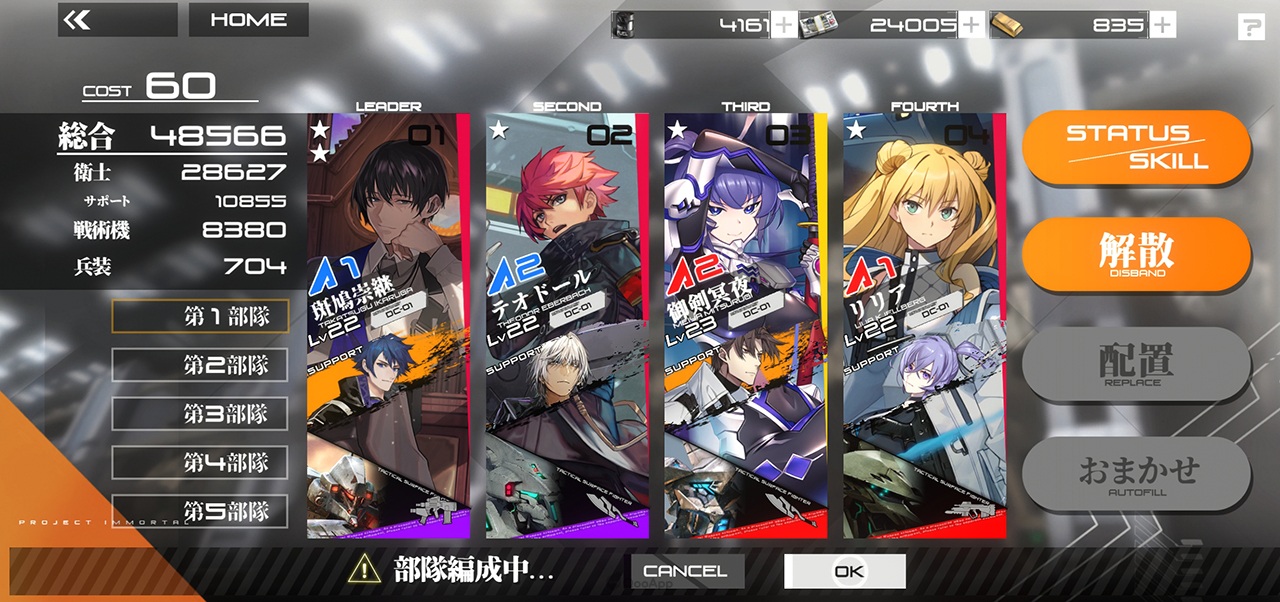Show the 第5部隊 squad

point(200,511)
